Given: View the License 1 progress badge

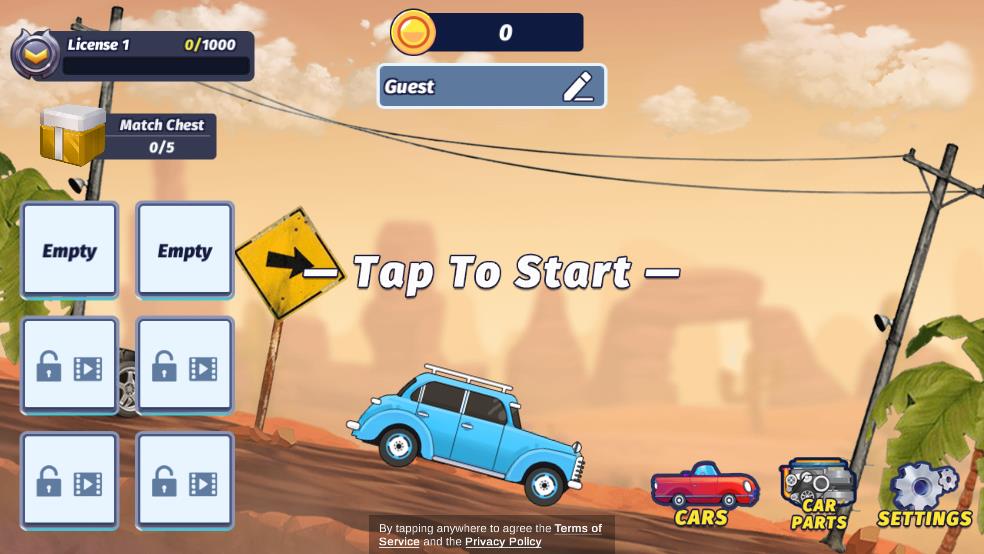Looking at the screenshot, I should click(35, 54).
